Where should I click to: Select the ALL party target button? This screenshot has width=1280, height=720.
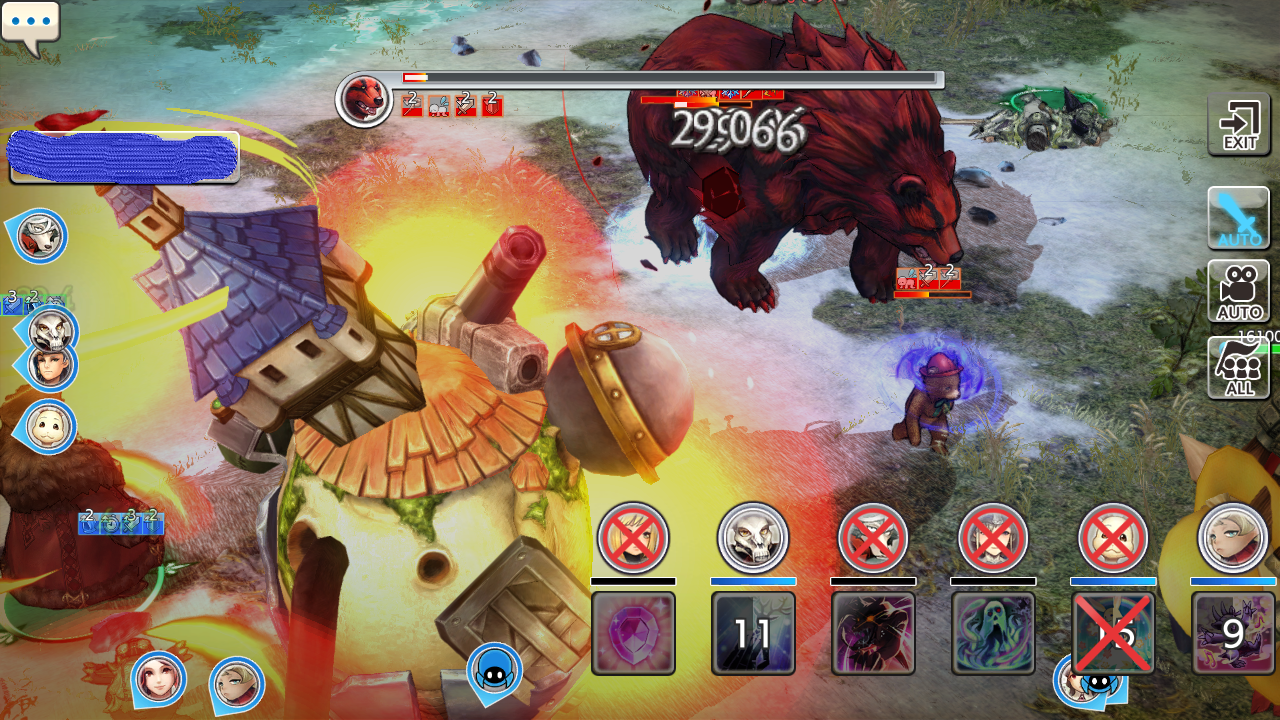(x=1239, y=368)
